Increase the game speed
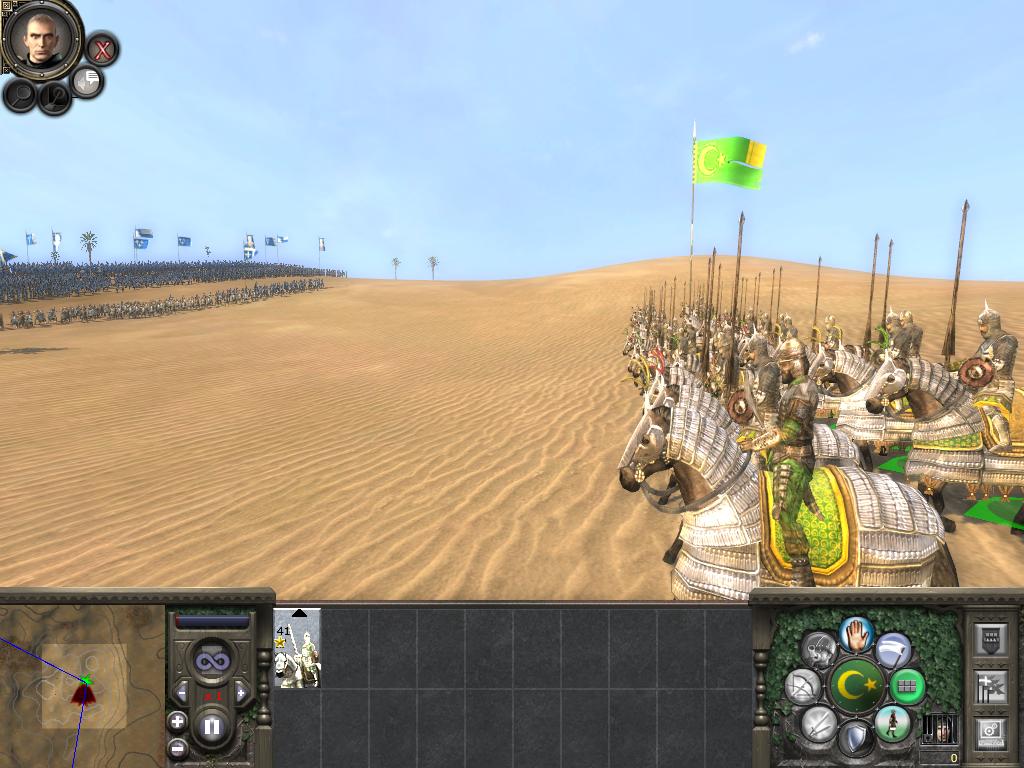Image resolution: width=1024 pixels, height=768 pixels. click(241, 692)
